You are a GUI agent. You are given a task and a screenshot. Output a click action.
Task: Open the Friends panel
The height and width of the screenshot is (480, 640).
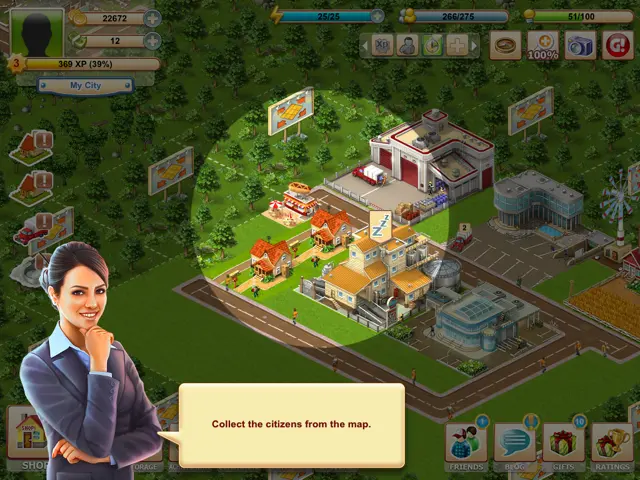click(465, 444)
